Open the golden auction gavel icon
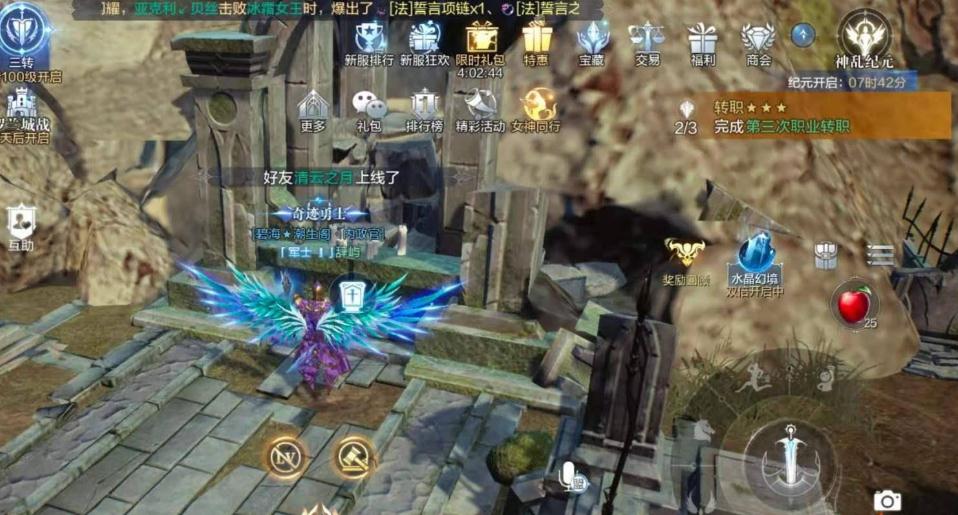The width and height of the screenshot is (958, 515). tap(353, 456)
